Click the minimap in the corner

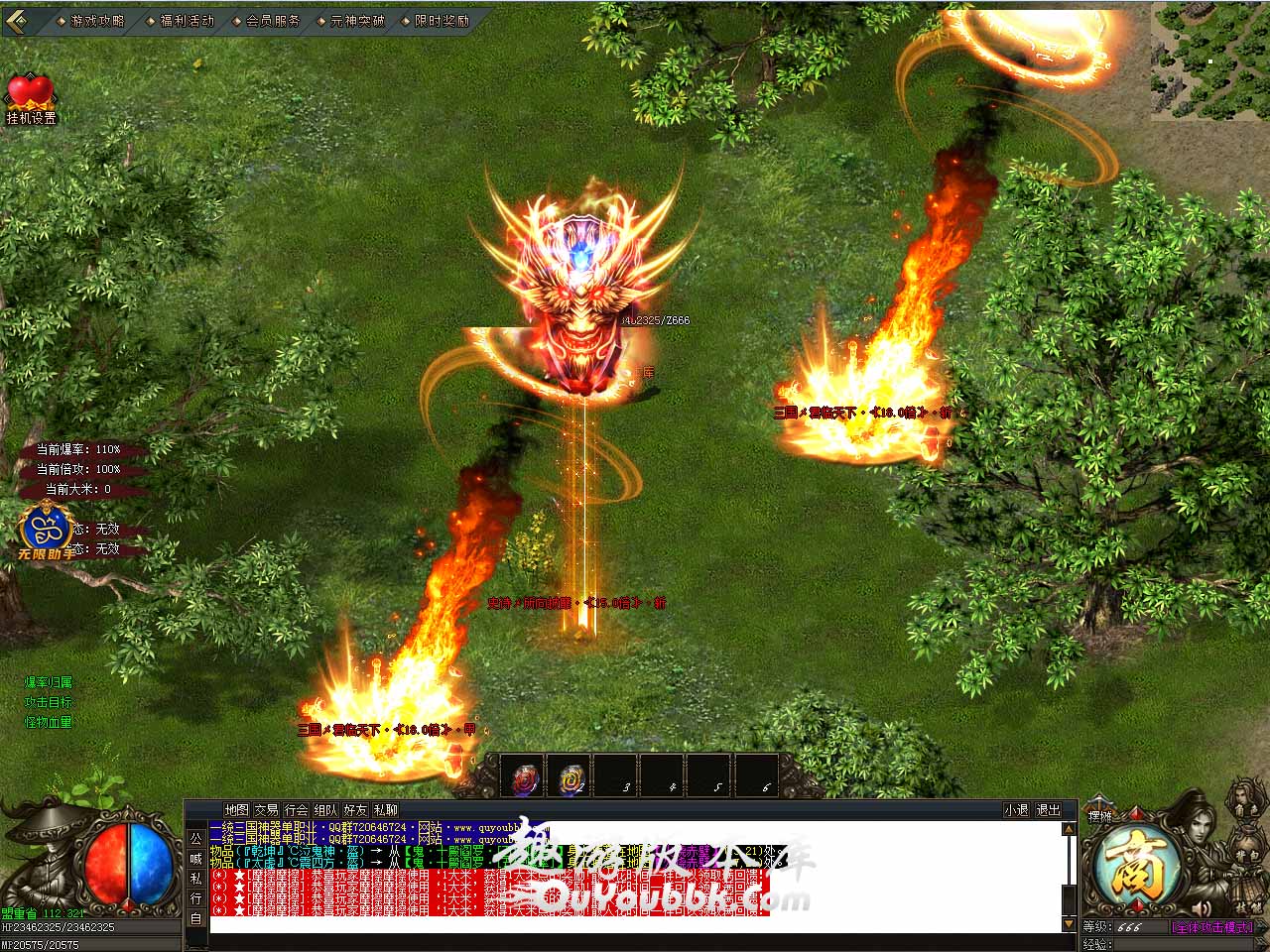click(1209, 61)
